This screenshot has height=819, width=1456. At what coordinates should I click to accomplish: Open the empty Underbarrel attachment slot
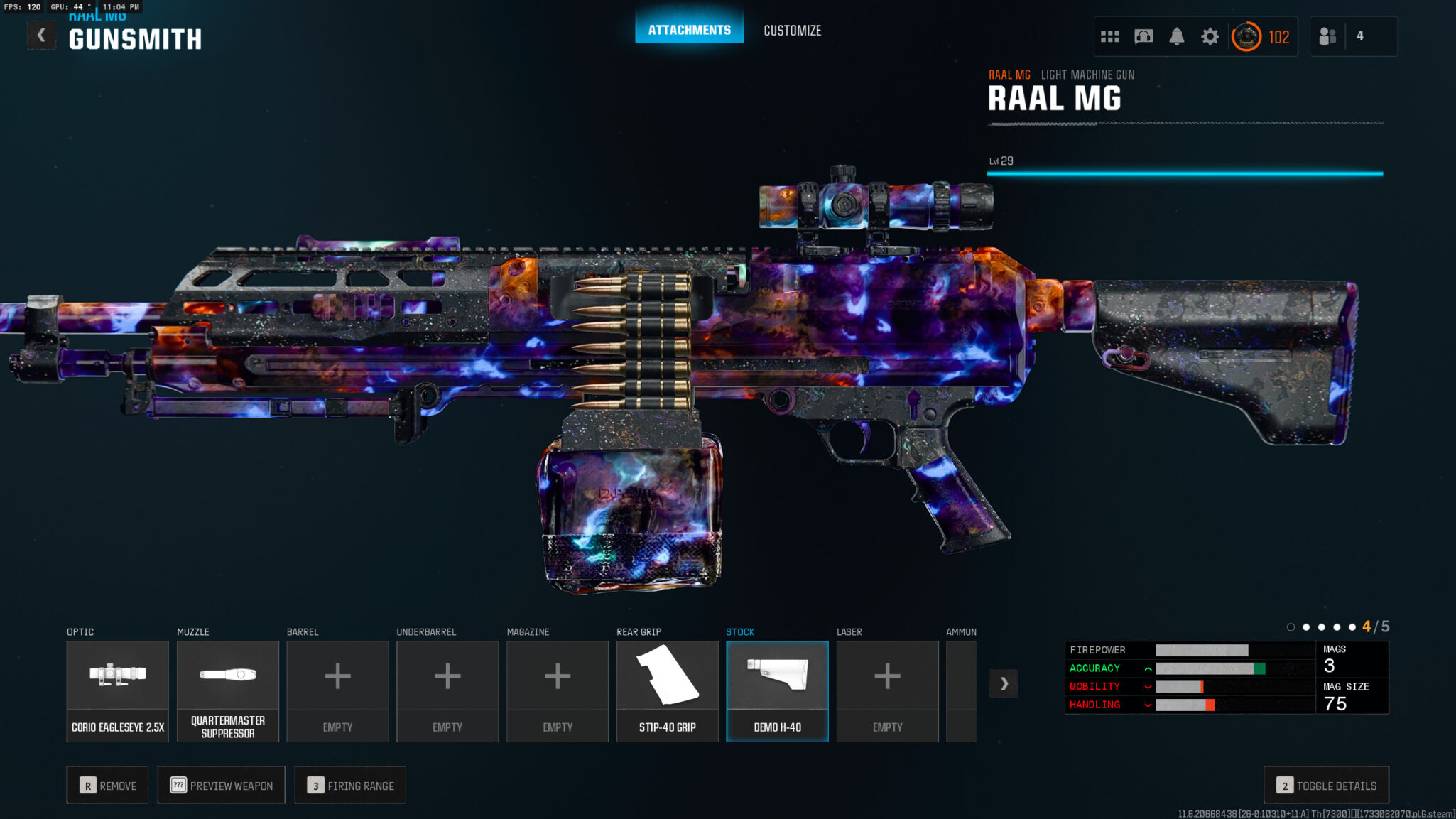(447, 690)
